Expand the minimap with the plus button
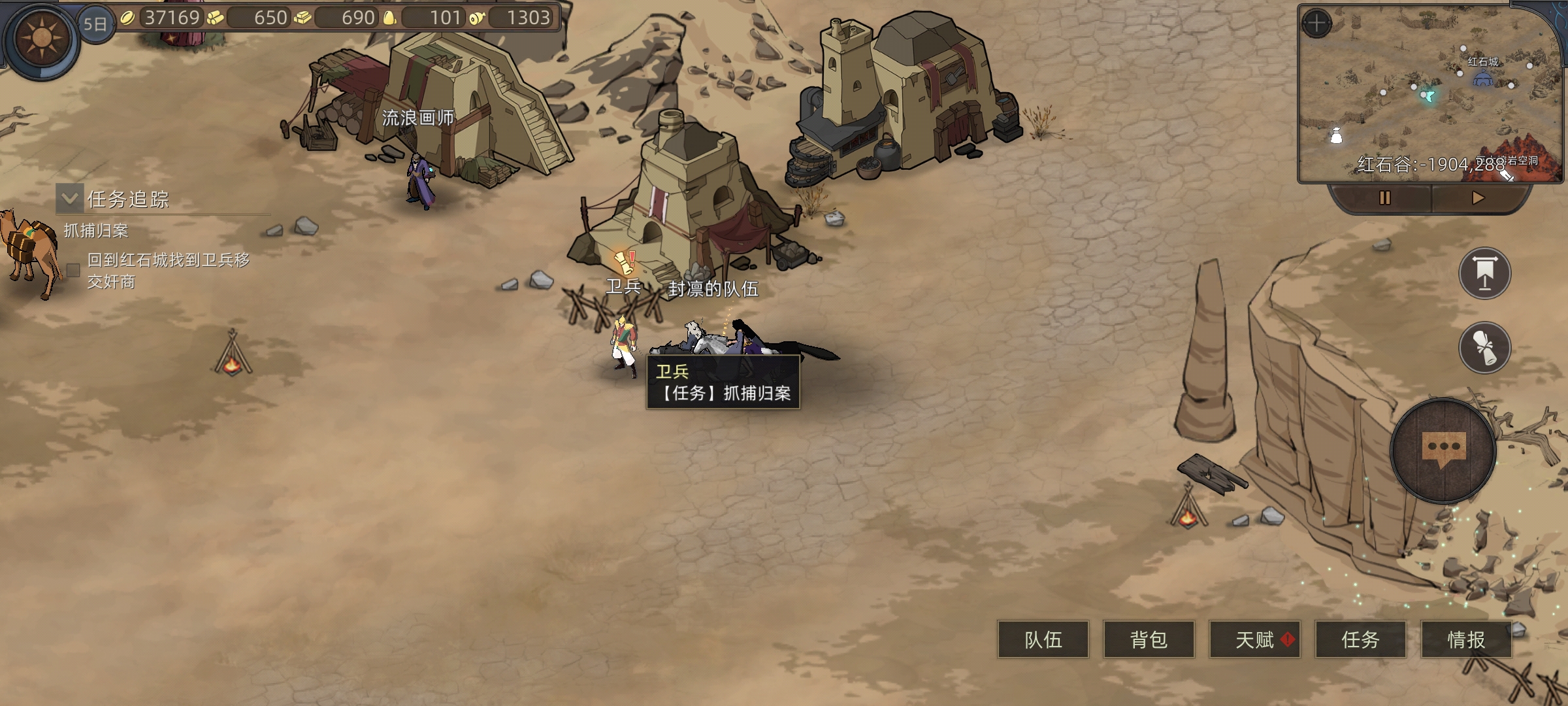 tap(1316, 24)
